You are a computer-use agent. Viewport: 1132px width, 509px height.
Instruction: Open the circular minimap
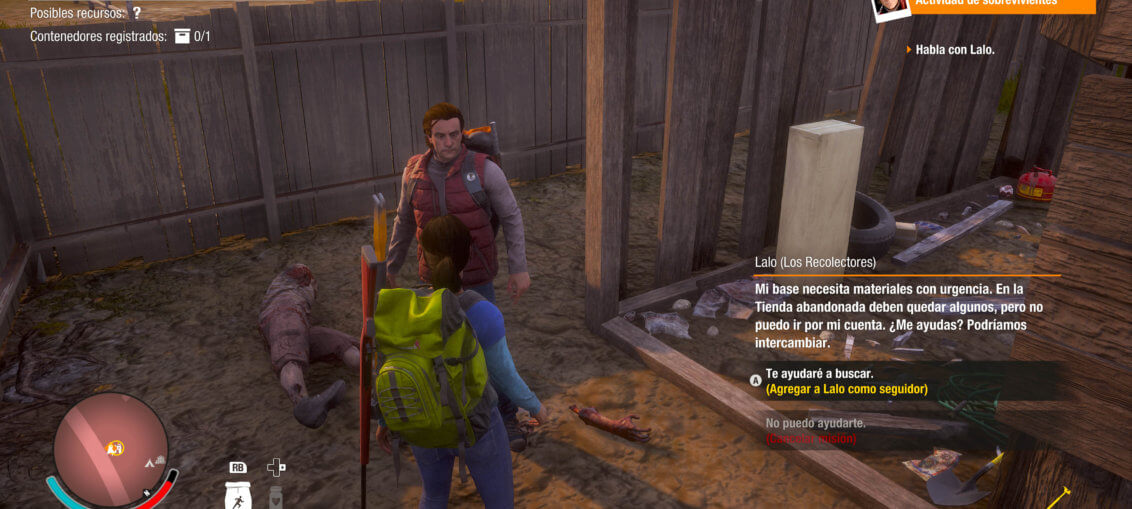110,447
